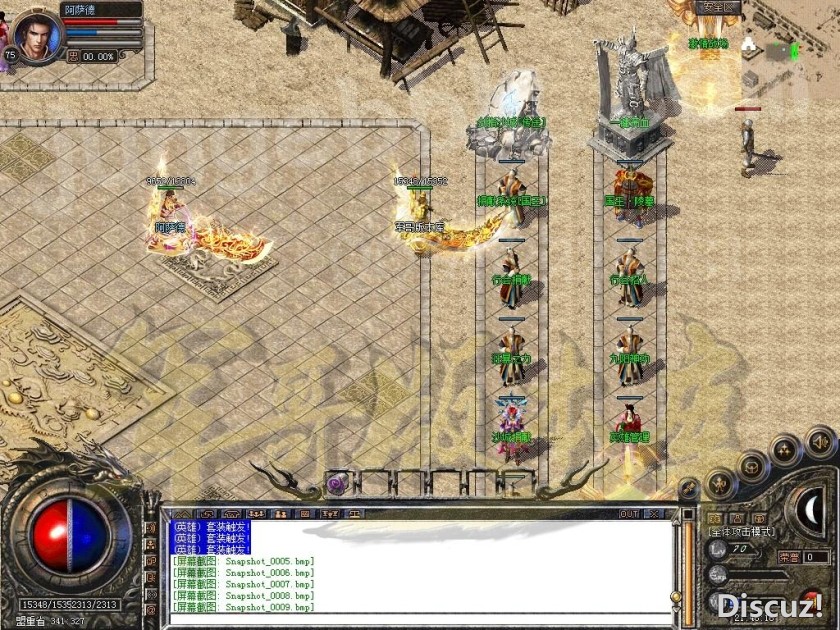This screenshot has height=630, width=840.
Task: Click the 安全区 safe zone label
Action: point(718,7)
